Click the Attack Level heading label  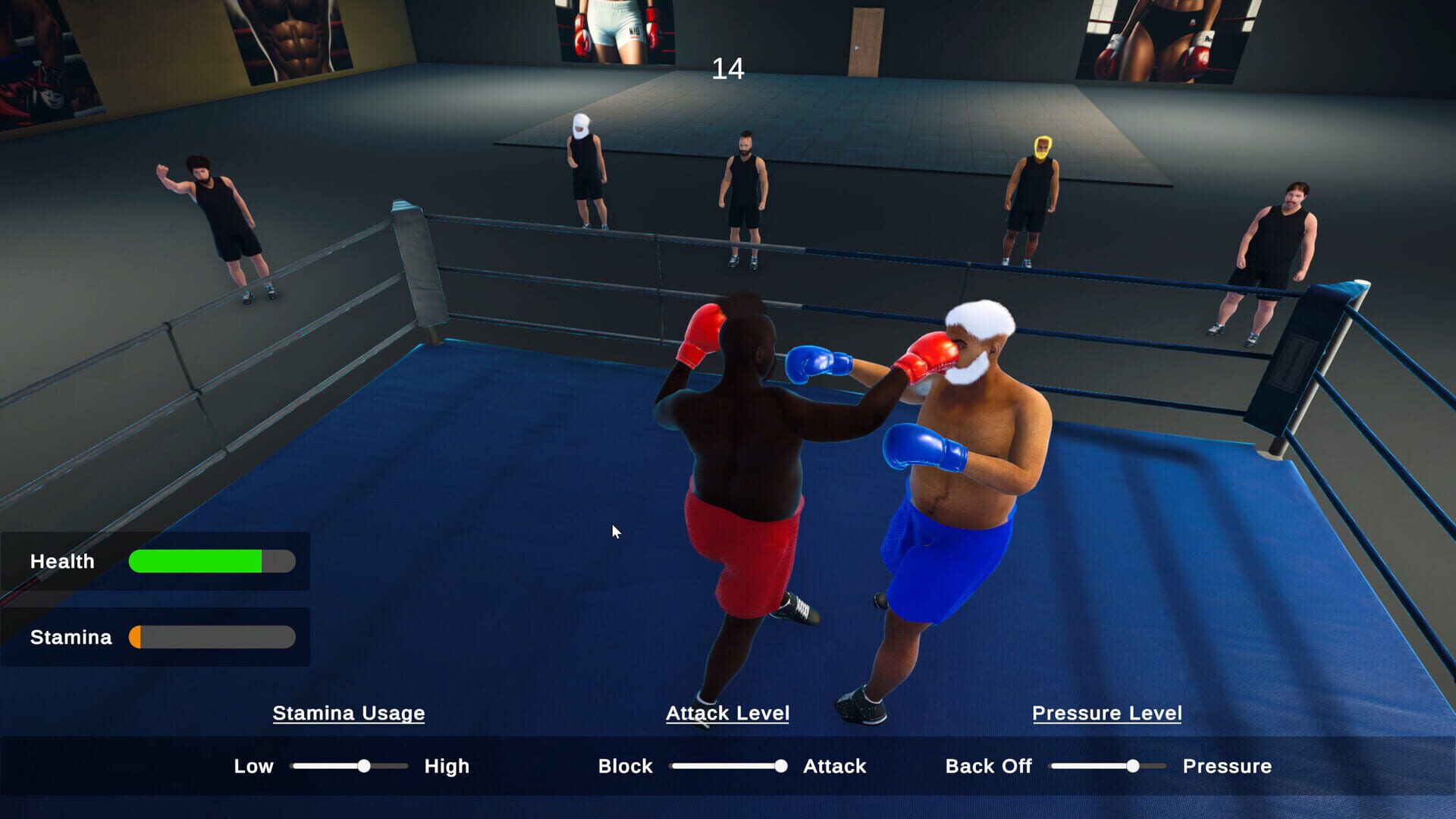(727, 713)
